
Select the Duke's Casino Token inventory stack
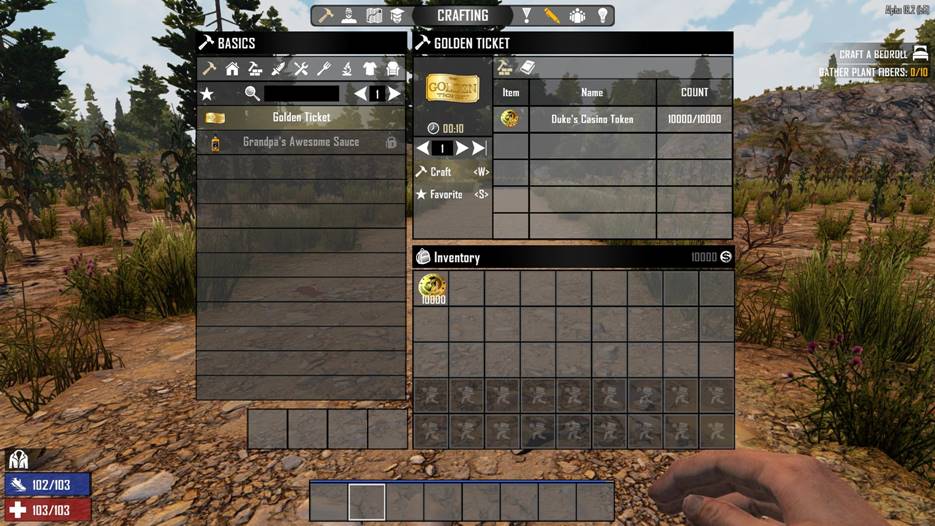[432, 289]
